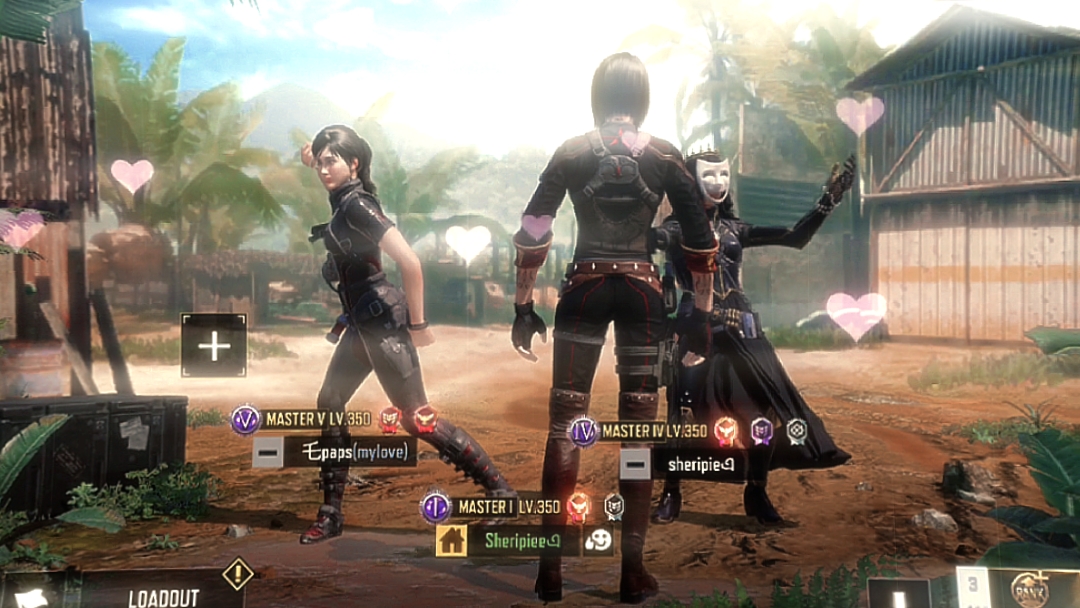
Task: Tap the yellow exclamation loadout alert
Action: [x=237, y=574]
